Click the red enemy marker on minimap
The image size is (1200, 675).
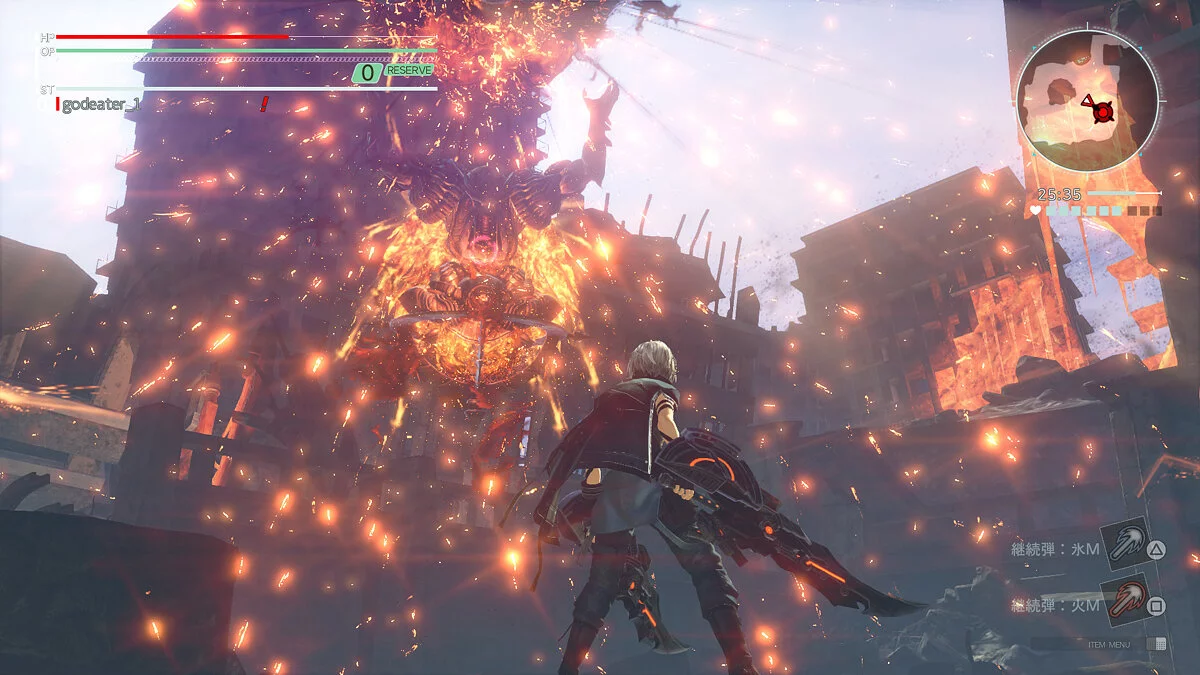1103,113
